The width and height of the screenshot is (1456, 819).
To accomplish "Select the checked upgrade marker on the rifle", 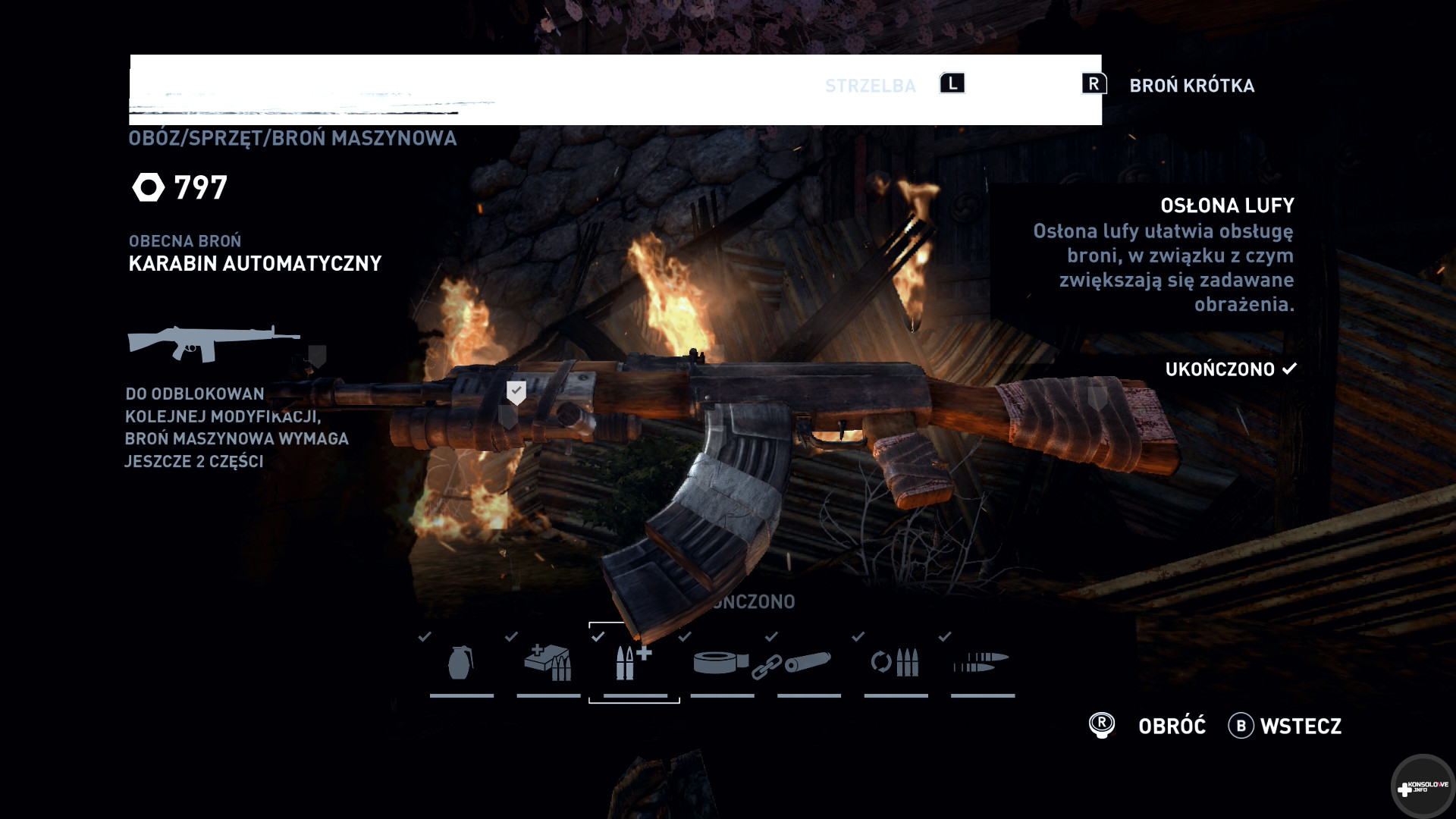I will pos(516,392).
